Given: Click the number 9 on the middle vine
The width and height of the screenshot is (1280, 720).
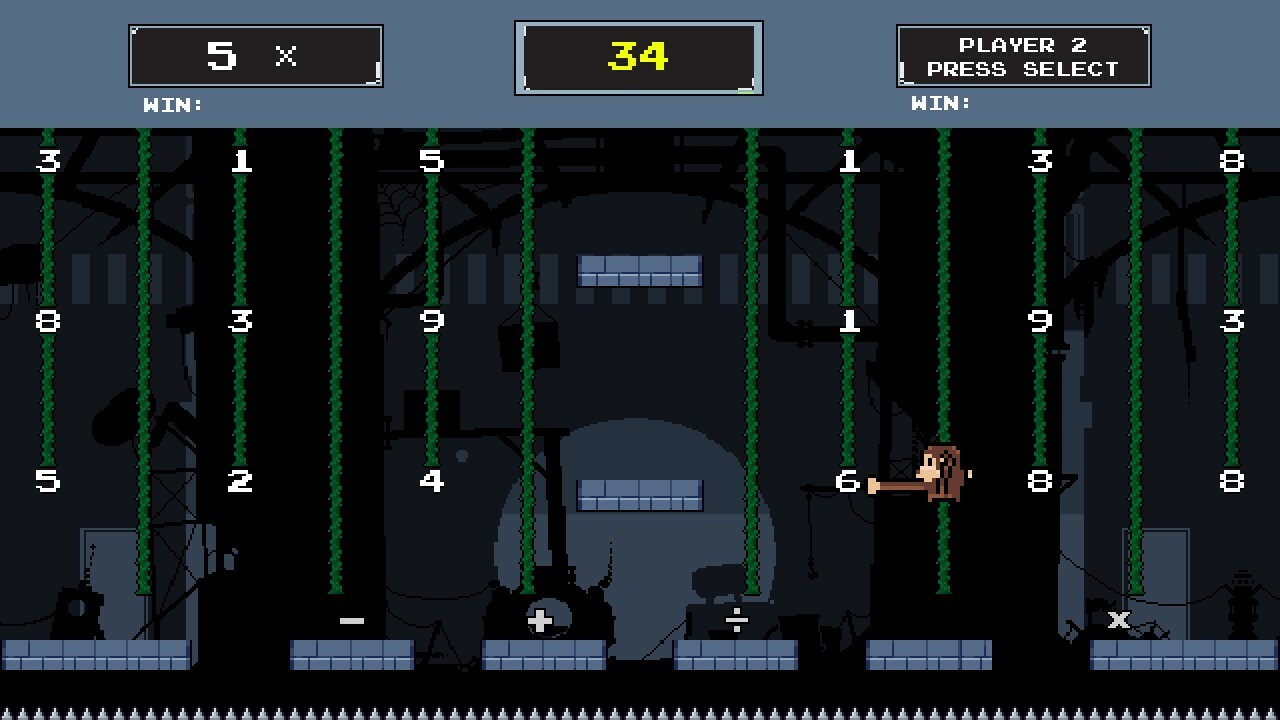Looking at the screenshot, I should coord(432,321).
